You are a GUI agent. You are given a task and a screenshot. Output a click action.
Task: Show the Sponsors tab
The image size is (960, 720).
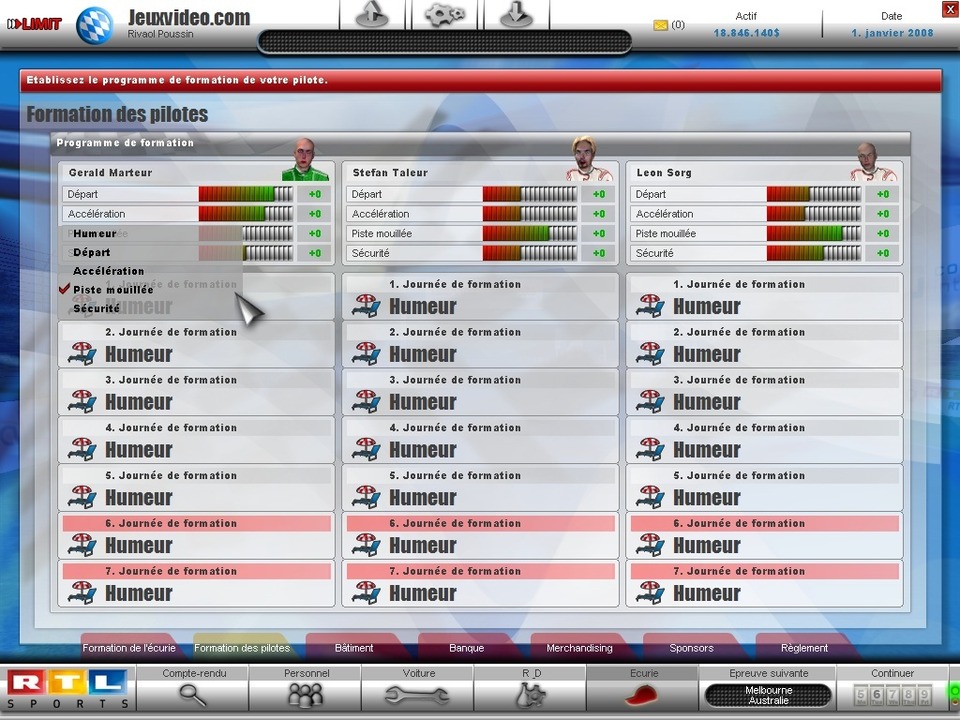coord(691,648)
